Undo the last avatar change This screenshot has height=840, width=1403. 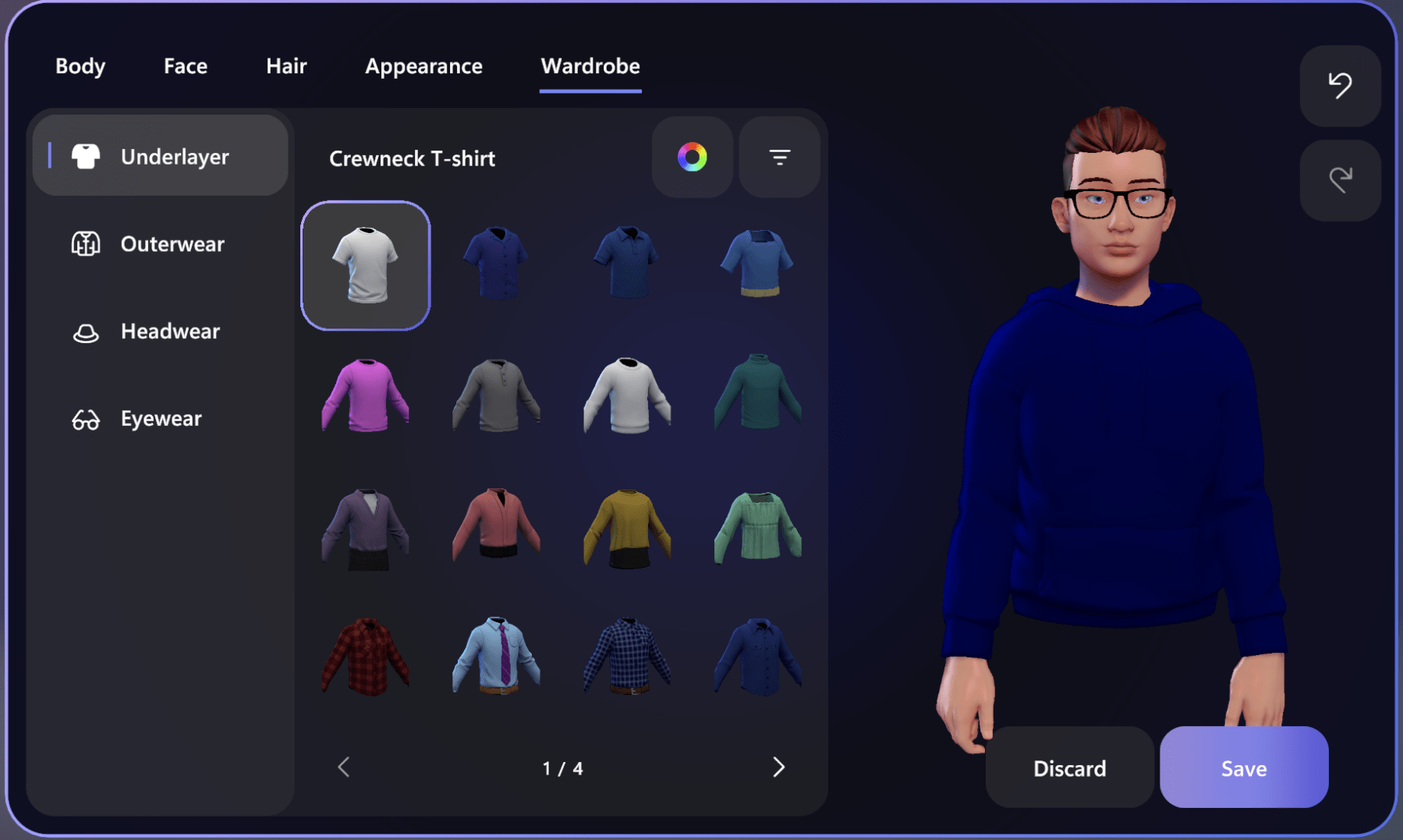pyautogui.click(x=1339, y=87)
